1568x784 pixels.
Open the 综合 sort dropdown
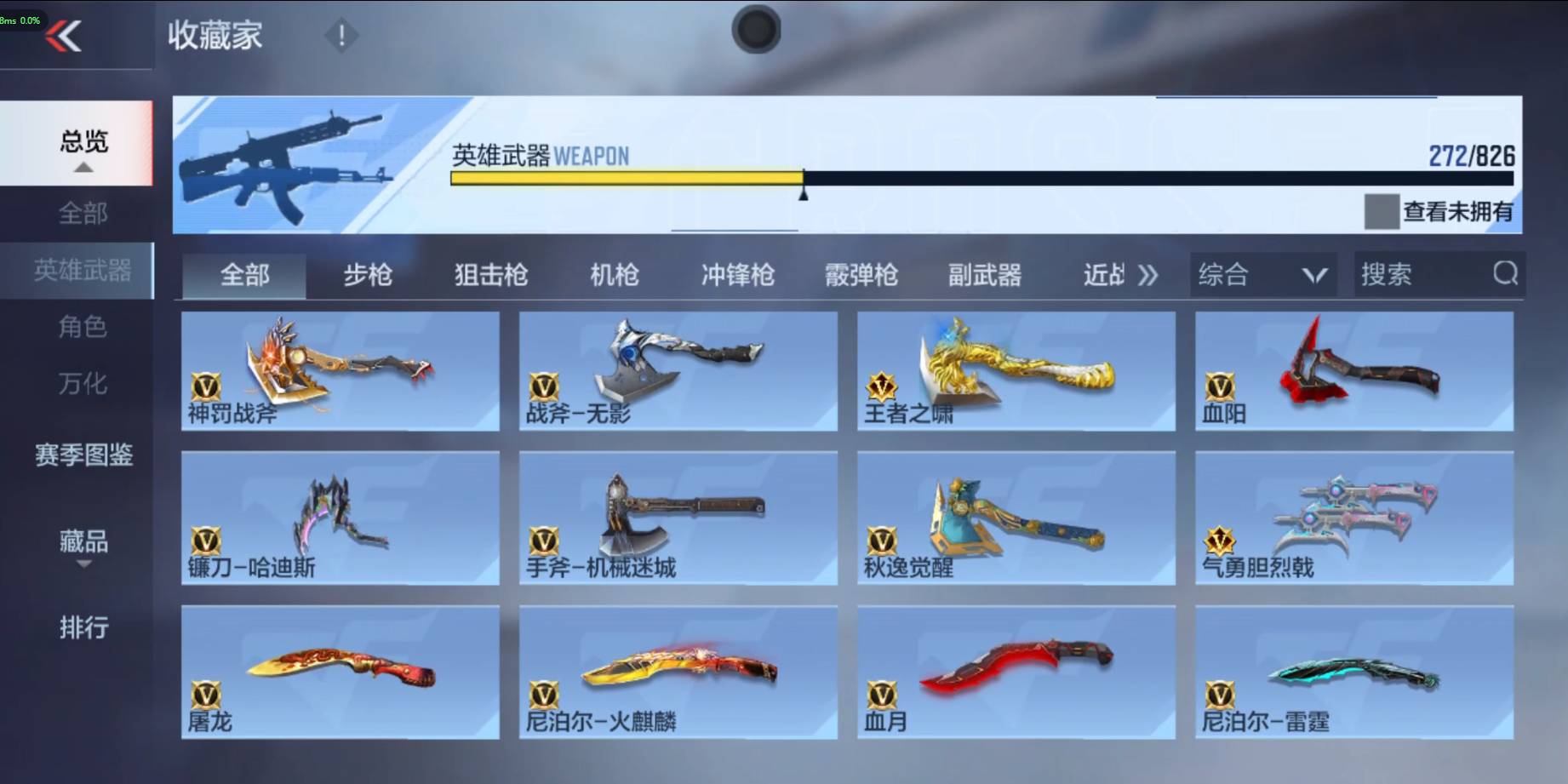click(1262, 274)
